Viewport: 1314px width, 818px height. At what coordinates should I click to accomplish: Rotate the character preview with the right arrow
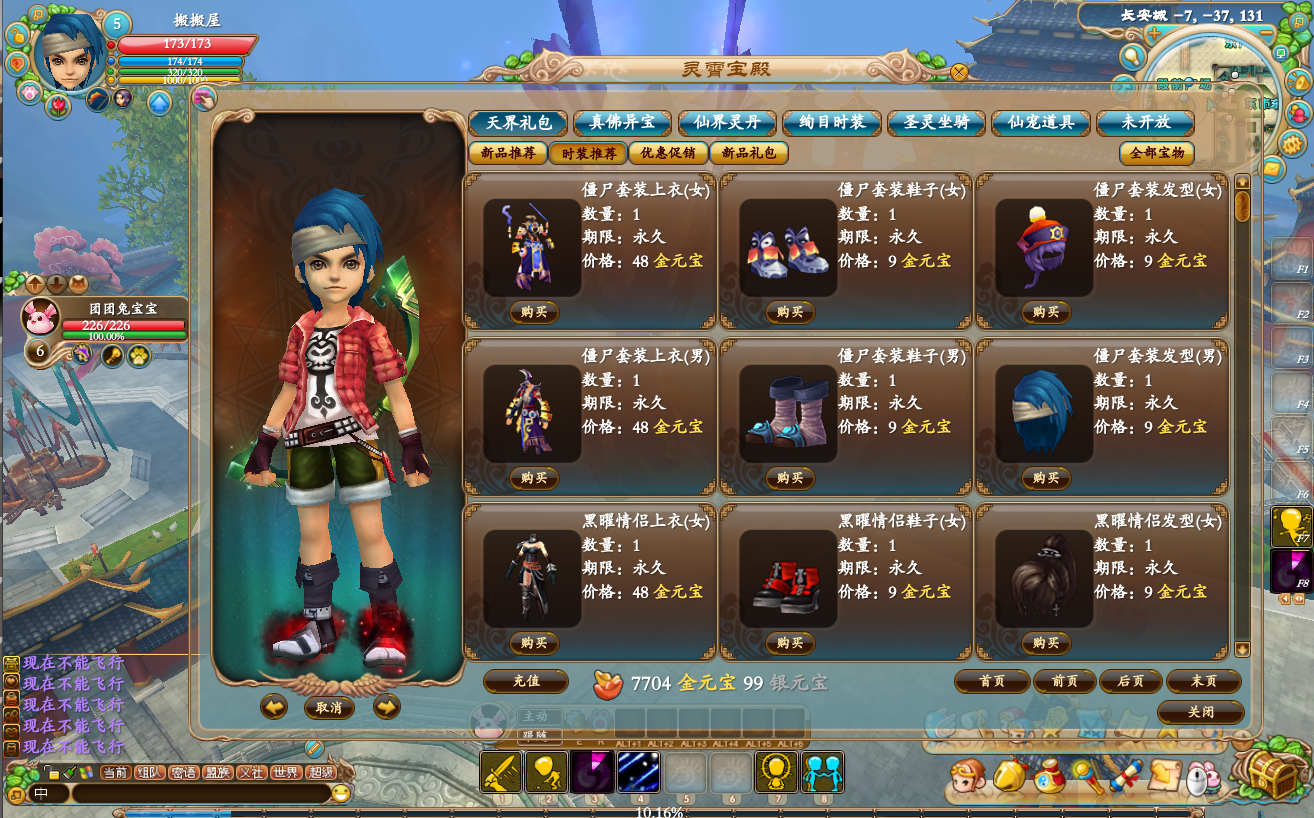pyautogui.click(x=386, y=708)
